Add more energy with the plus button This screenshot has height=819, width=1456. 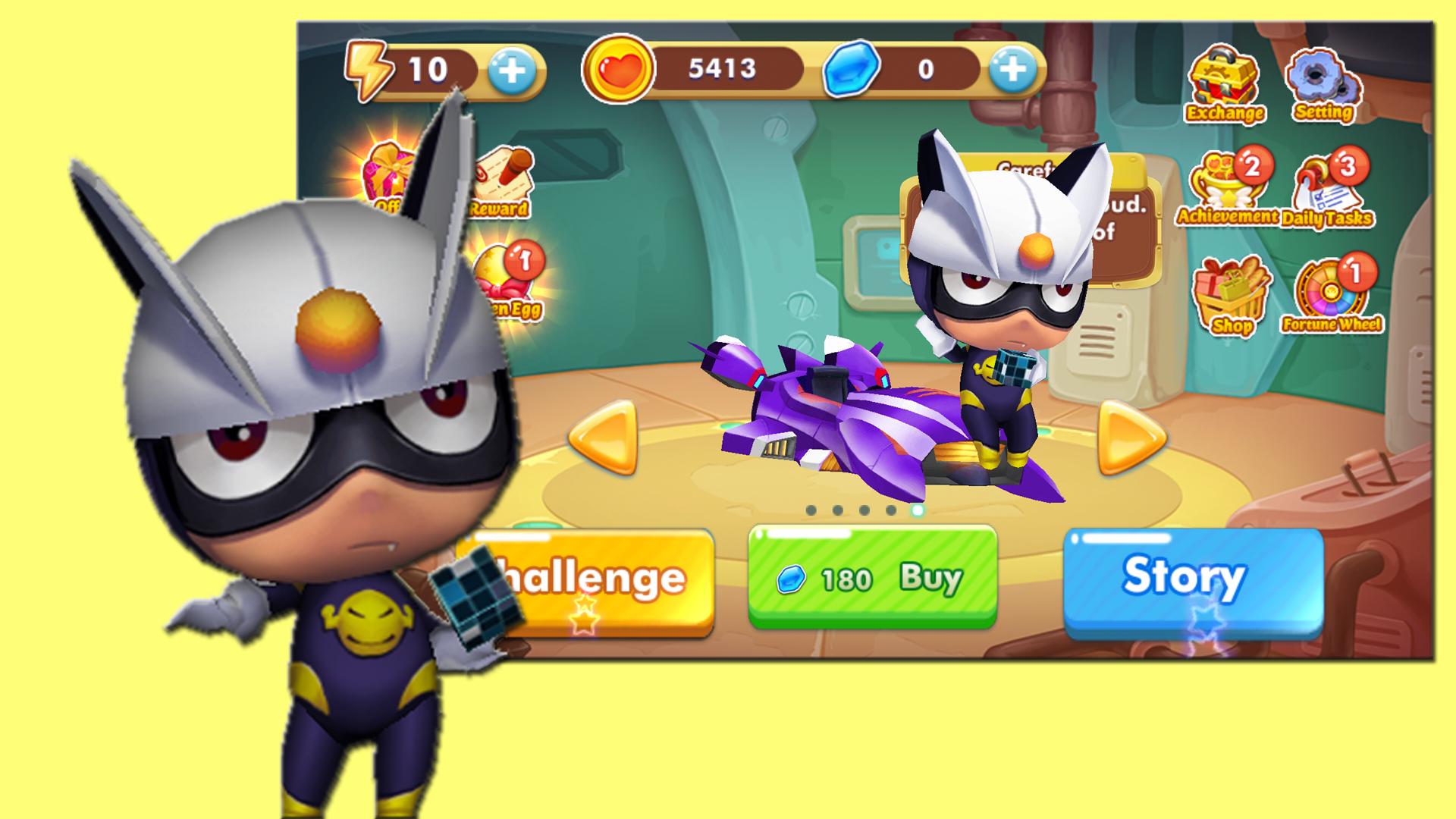[x=512, y=71]
